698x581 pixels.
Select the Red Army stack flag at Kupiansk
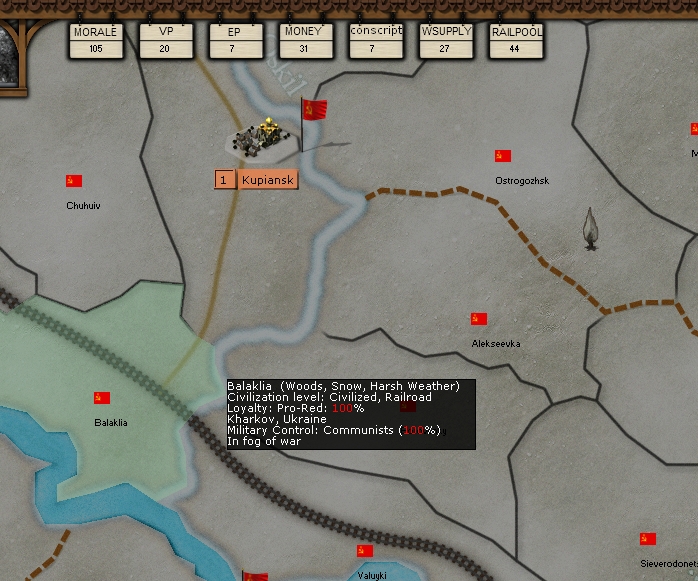click(x=314, y=111)
